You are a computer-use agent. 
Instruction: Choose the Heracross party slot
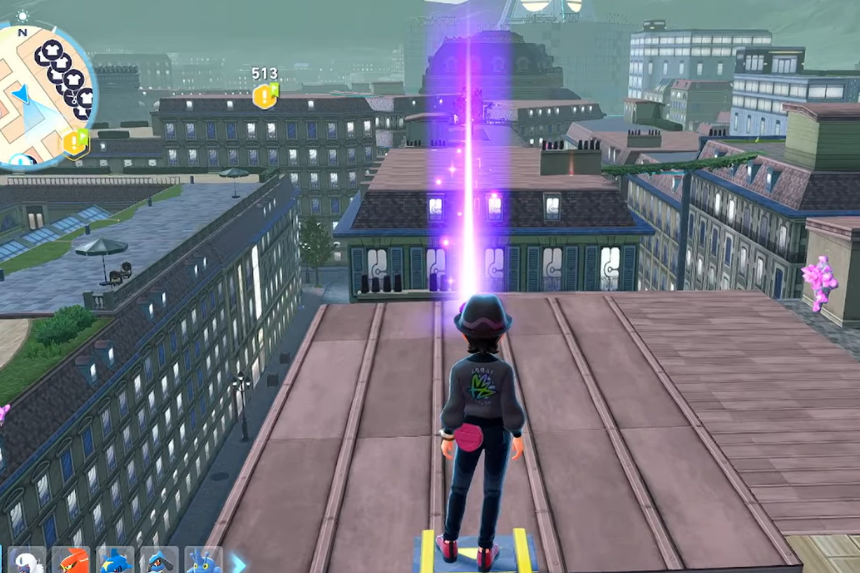[x=203, y=561]
